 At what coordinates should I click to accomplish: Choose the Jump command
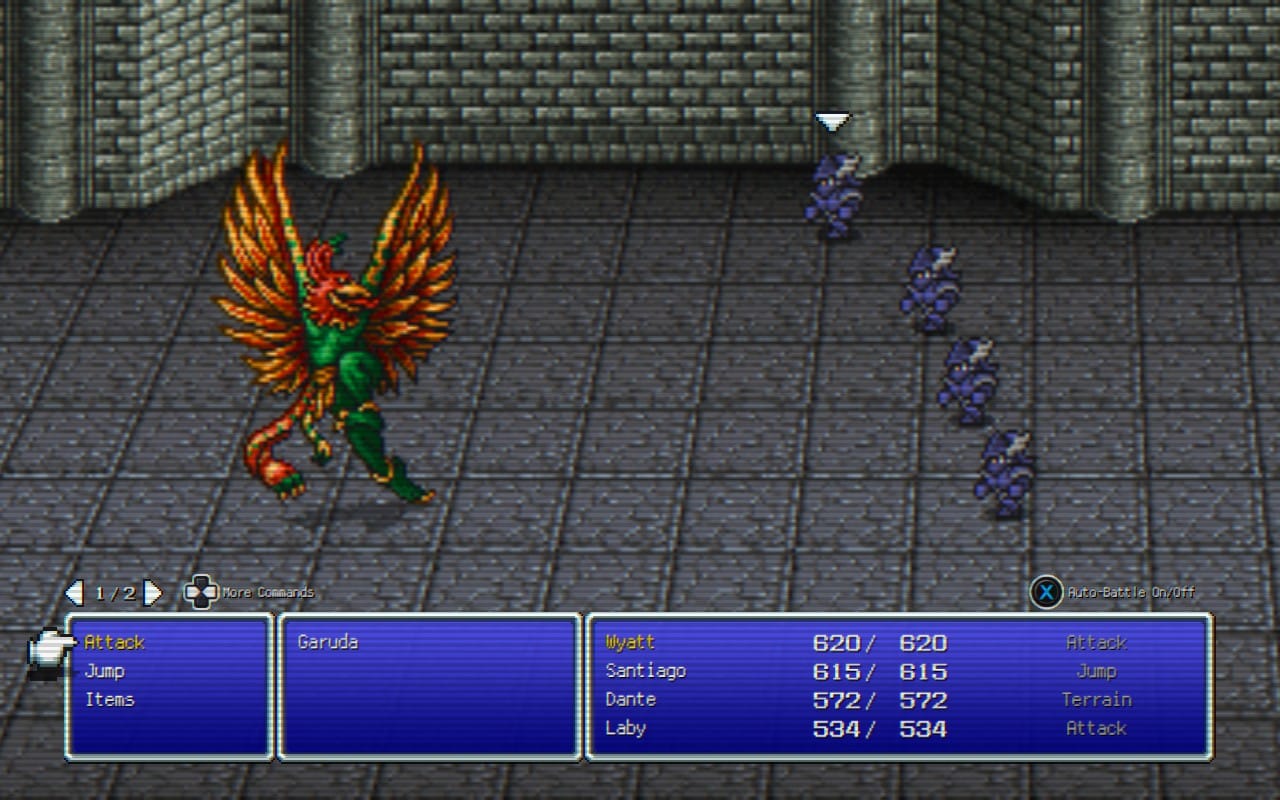point(104,671)
